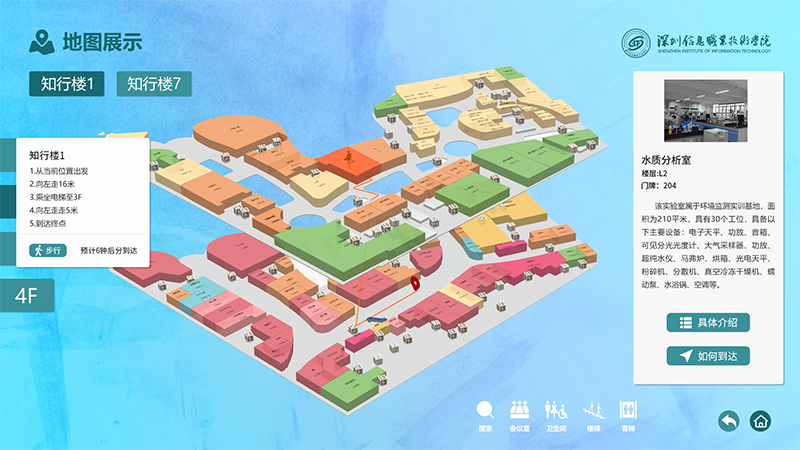This screenshot has height=450, width=800.
Task: Show 卫生间 restrooms on the map
Action: [x=556, y=413]
